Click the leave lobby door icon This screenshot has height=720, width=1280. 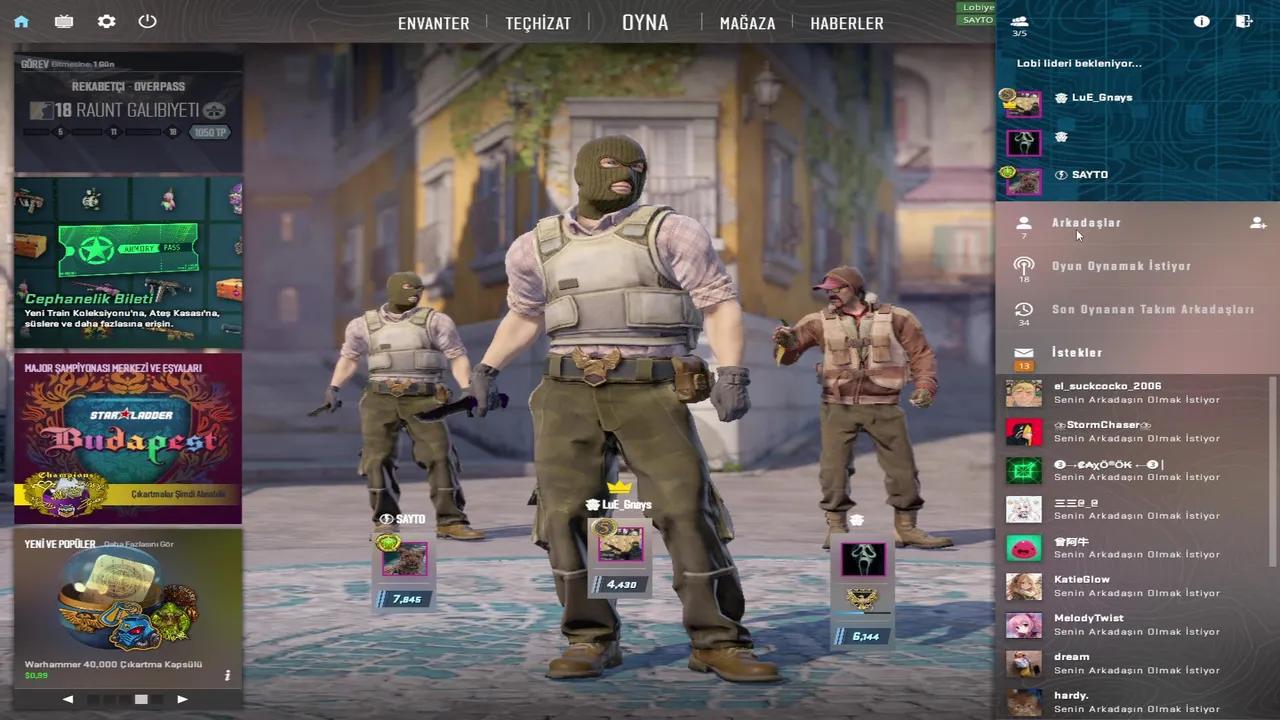click(x=1243, y=21)
